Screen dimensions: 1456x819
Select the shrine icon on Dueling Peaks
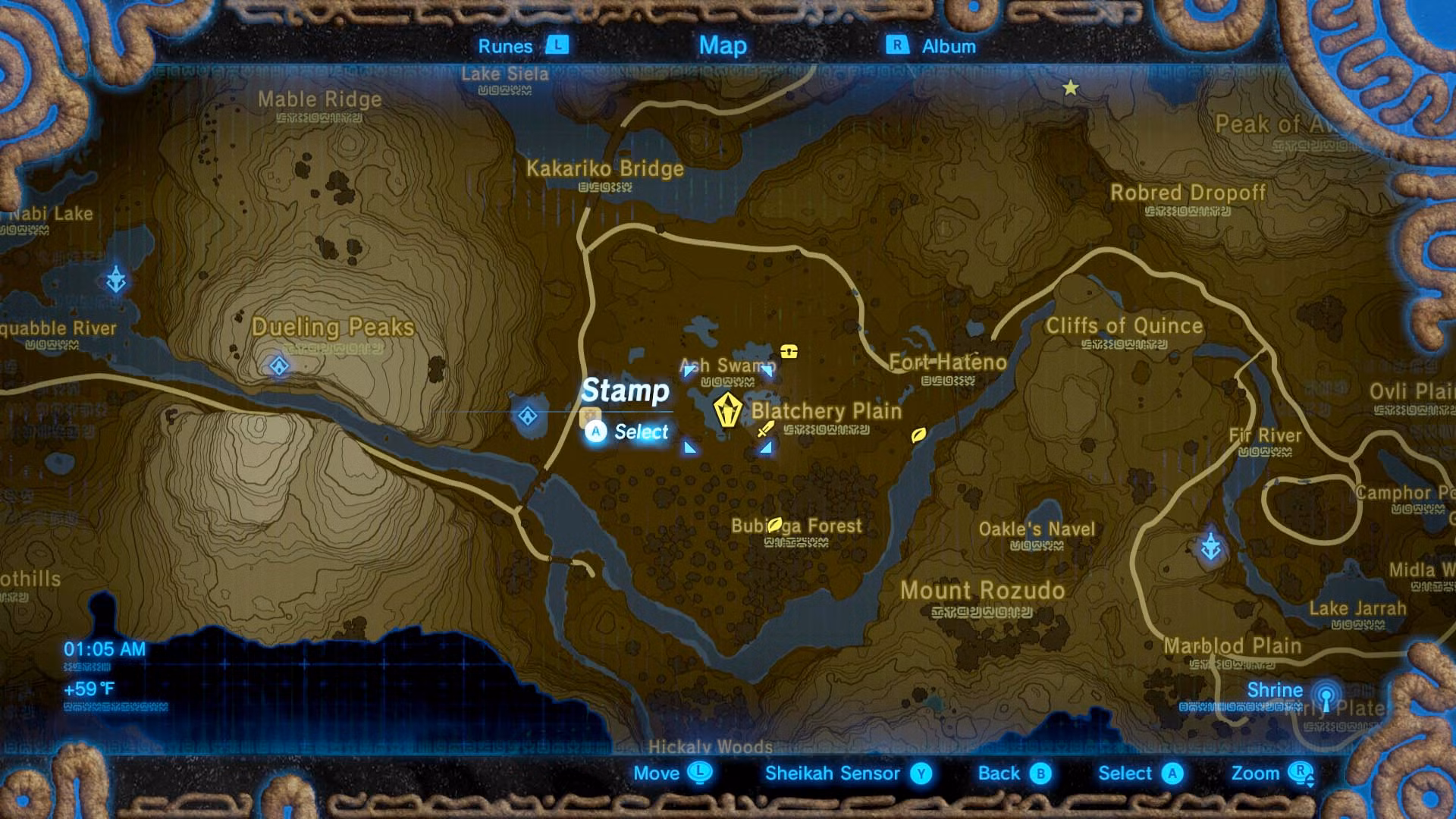(278, 367)
